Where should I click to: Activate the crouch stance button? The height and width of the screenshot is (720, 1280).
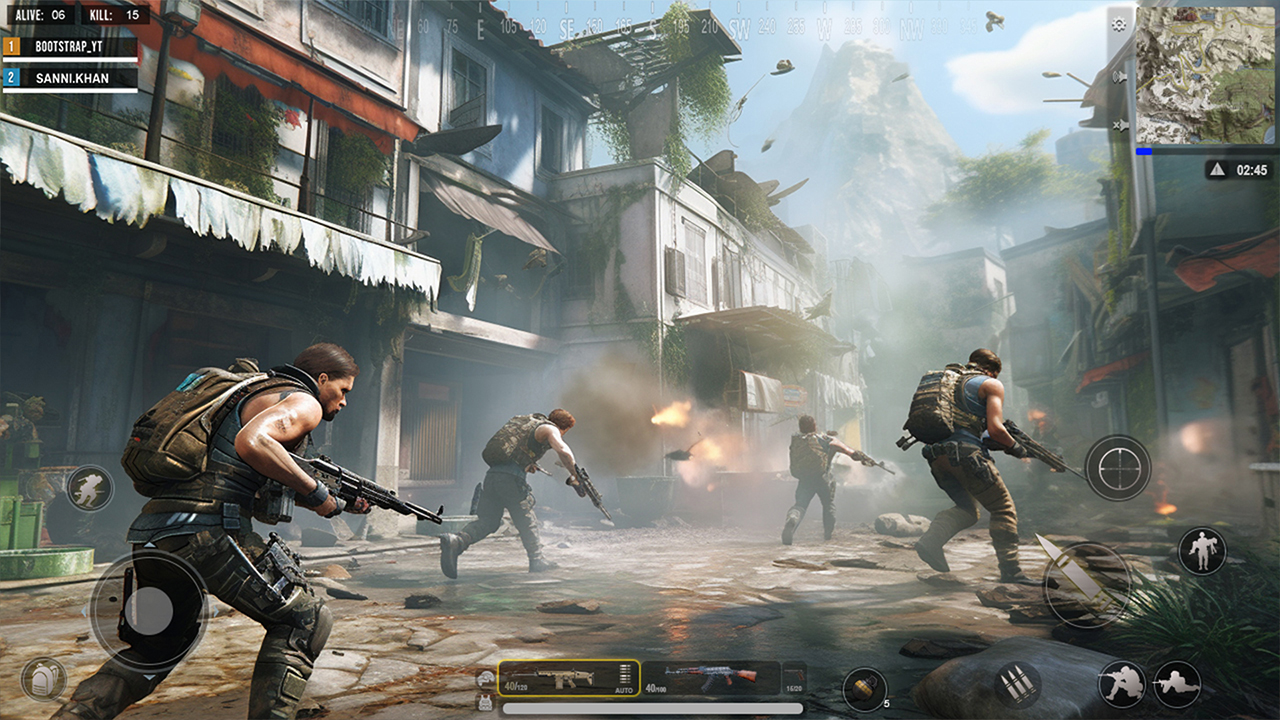(x=1122, y=684)
